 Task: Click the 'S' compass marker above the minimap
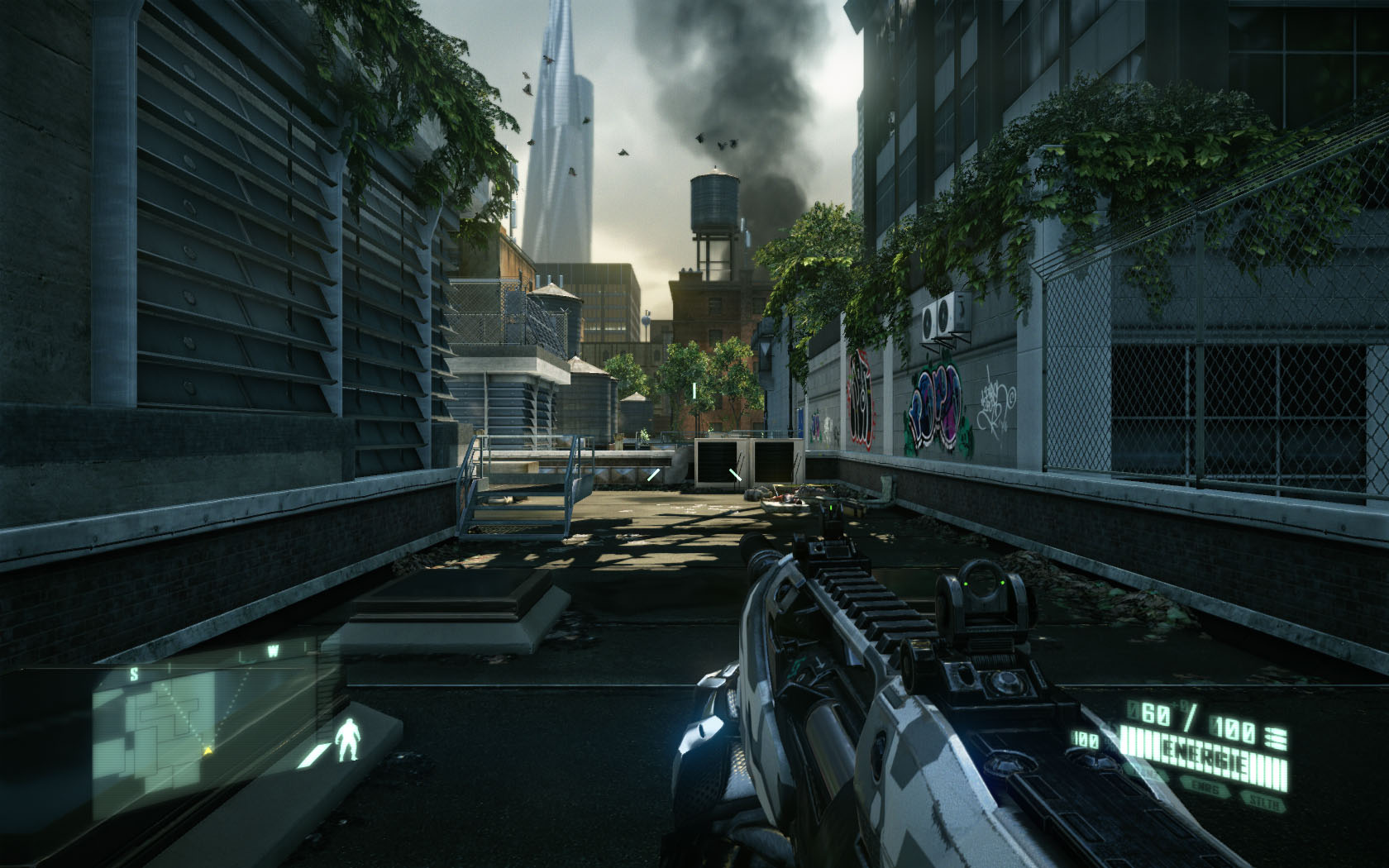(134, 674)
